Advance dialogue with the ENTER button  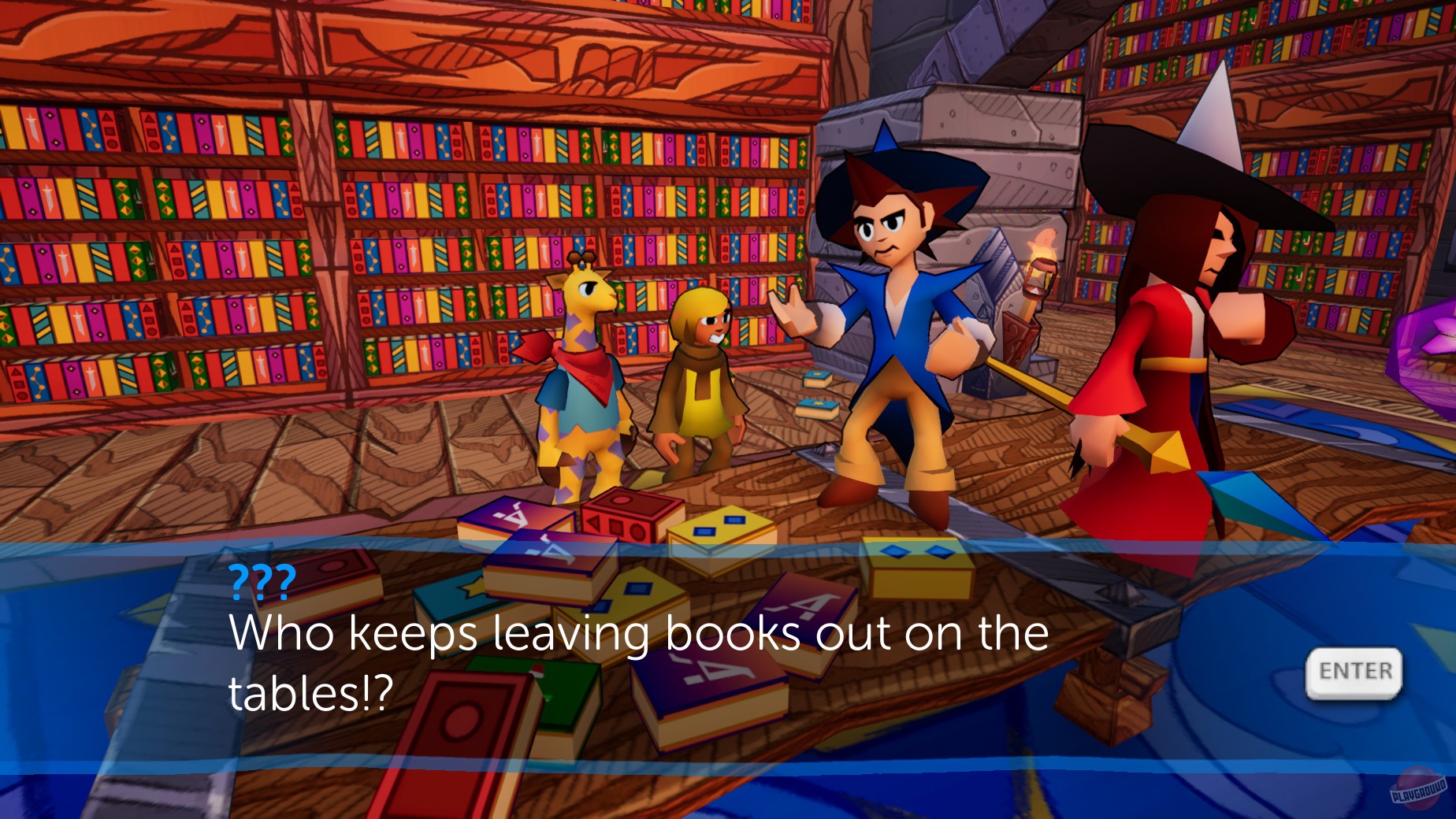coord(1354,671)
